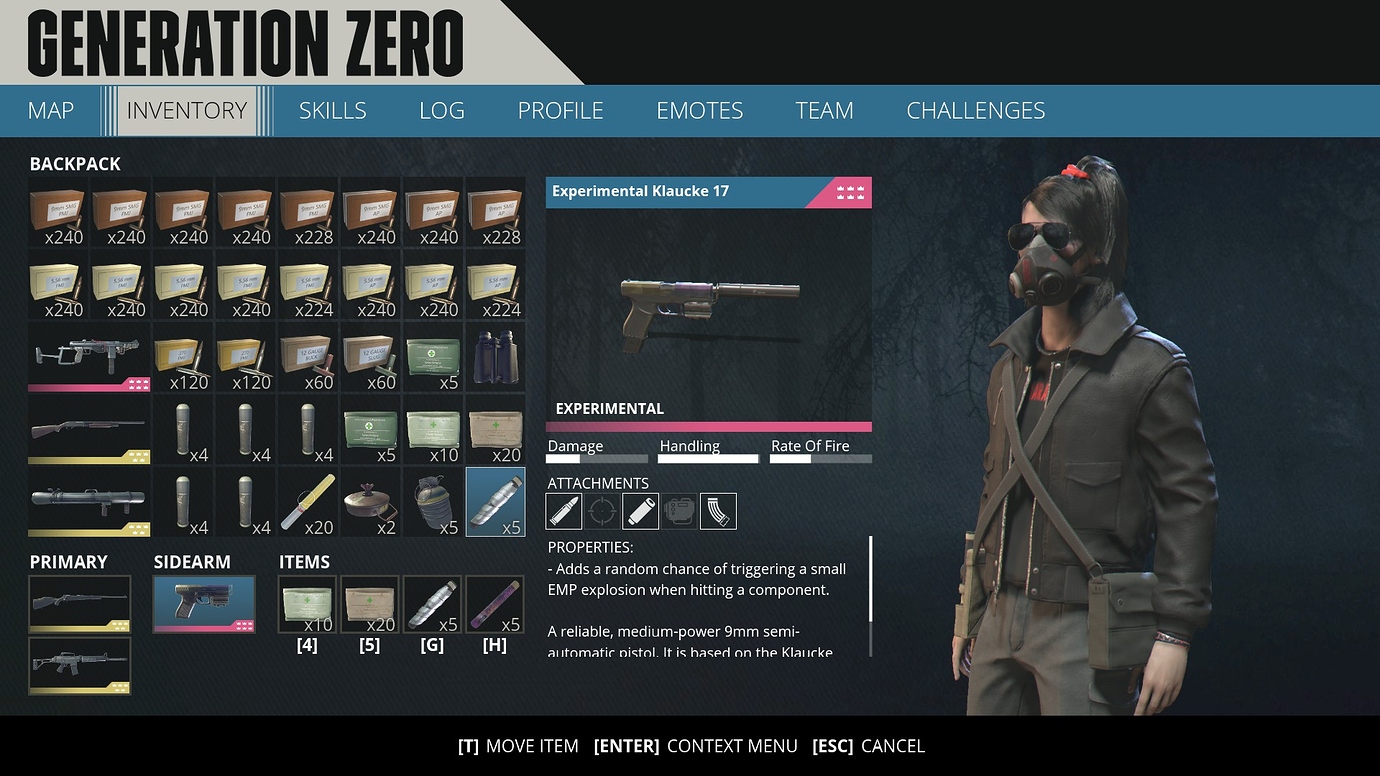Select the magazine attachment slot

coord(718,511)
